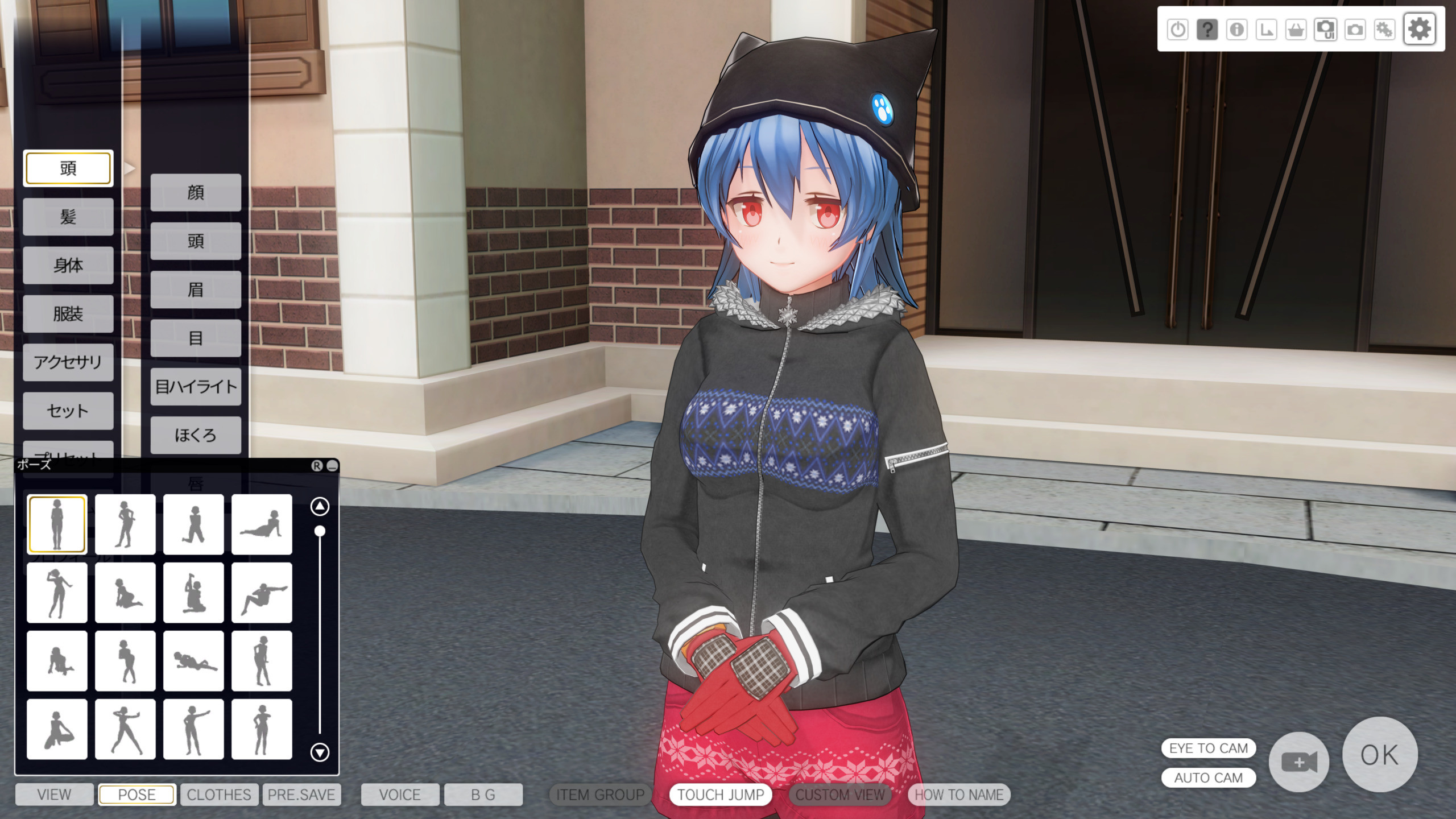Image resolution: width=1456 pixels, height=819 pixels.
Task: Open the PRE.SAVE tab
Action: click(301, 795)
